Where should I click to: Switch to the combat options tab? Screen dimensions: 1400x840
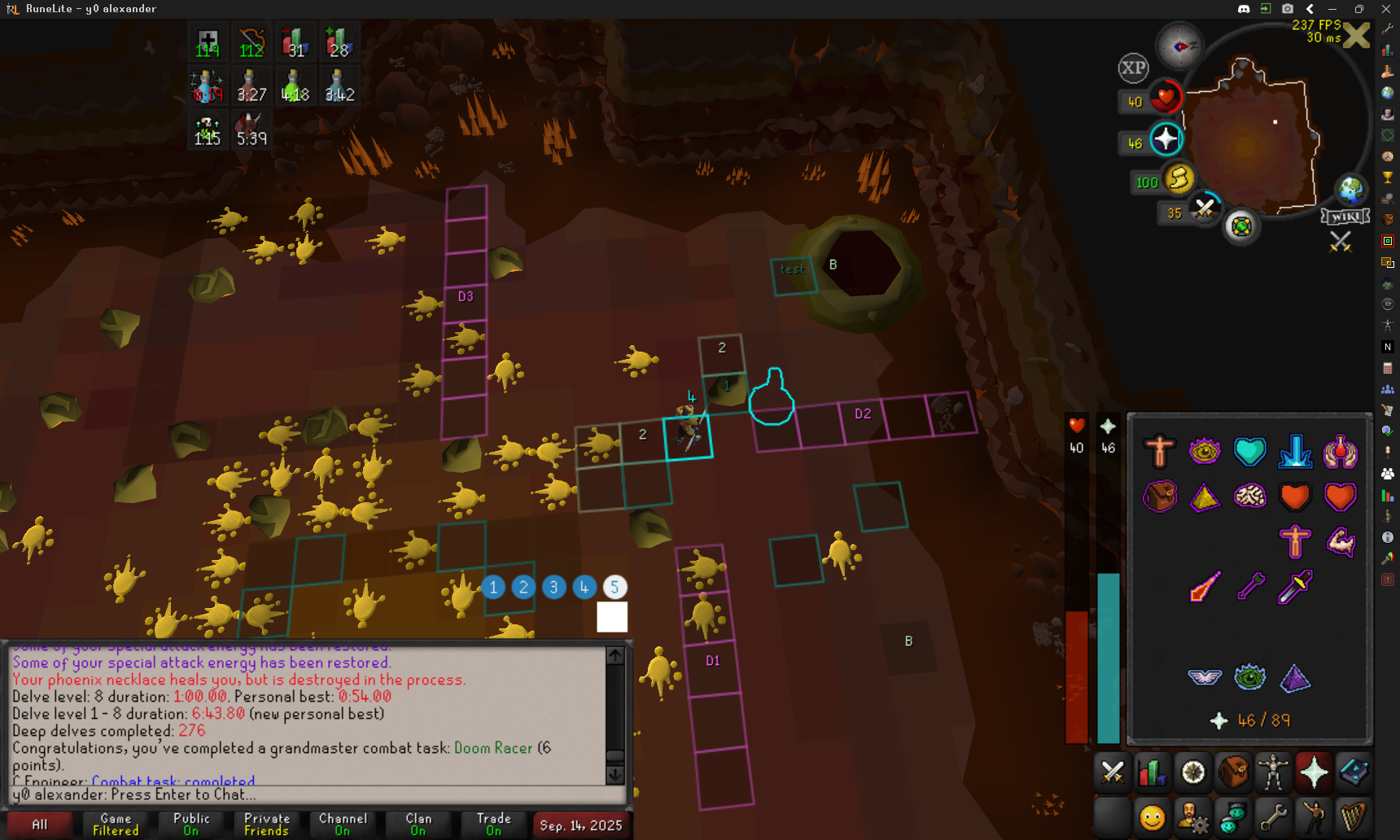click(x=1112, y=772)
